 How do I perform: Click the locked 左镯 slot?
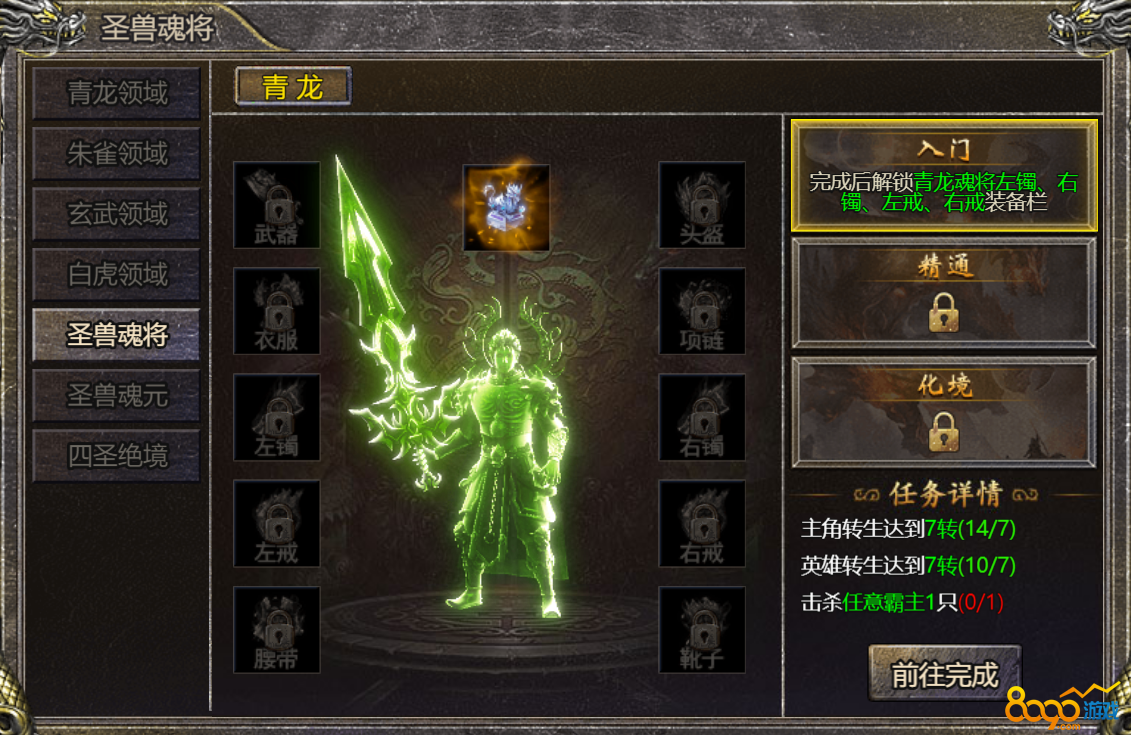tap(277, 418)
